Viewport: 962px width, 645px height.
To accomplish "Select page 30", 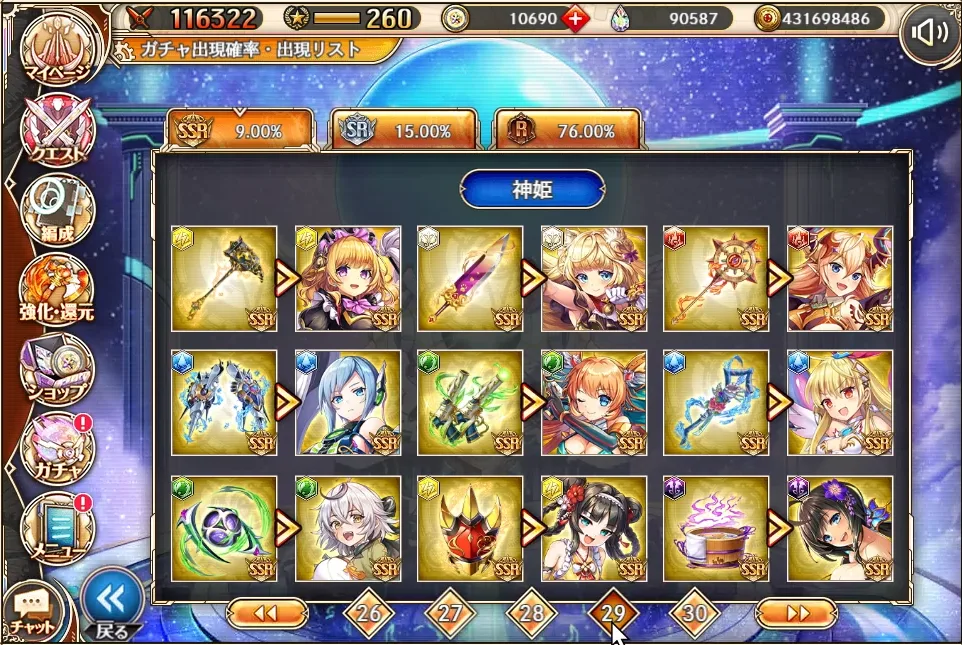I will click(x=694, y=612).
